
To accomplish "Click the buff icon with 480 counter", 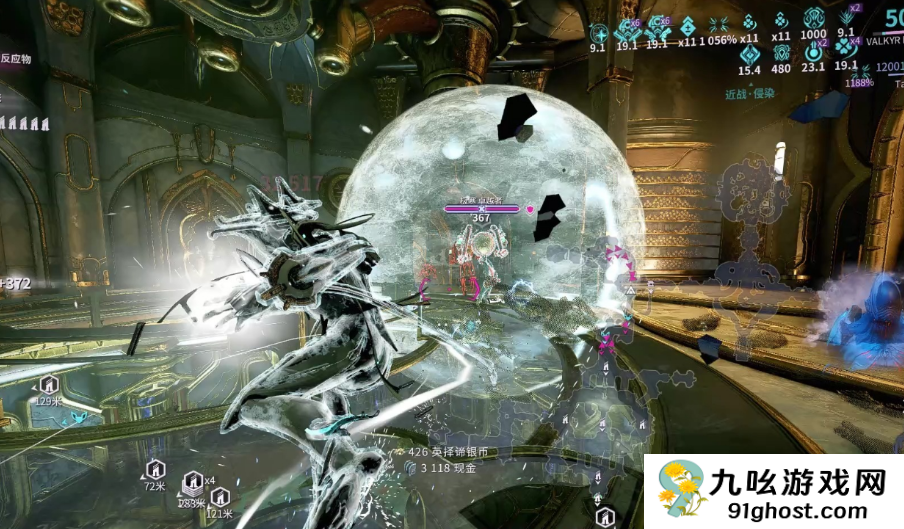I will click(780, 52).
